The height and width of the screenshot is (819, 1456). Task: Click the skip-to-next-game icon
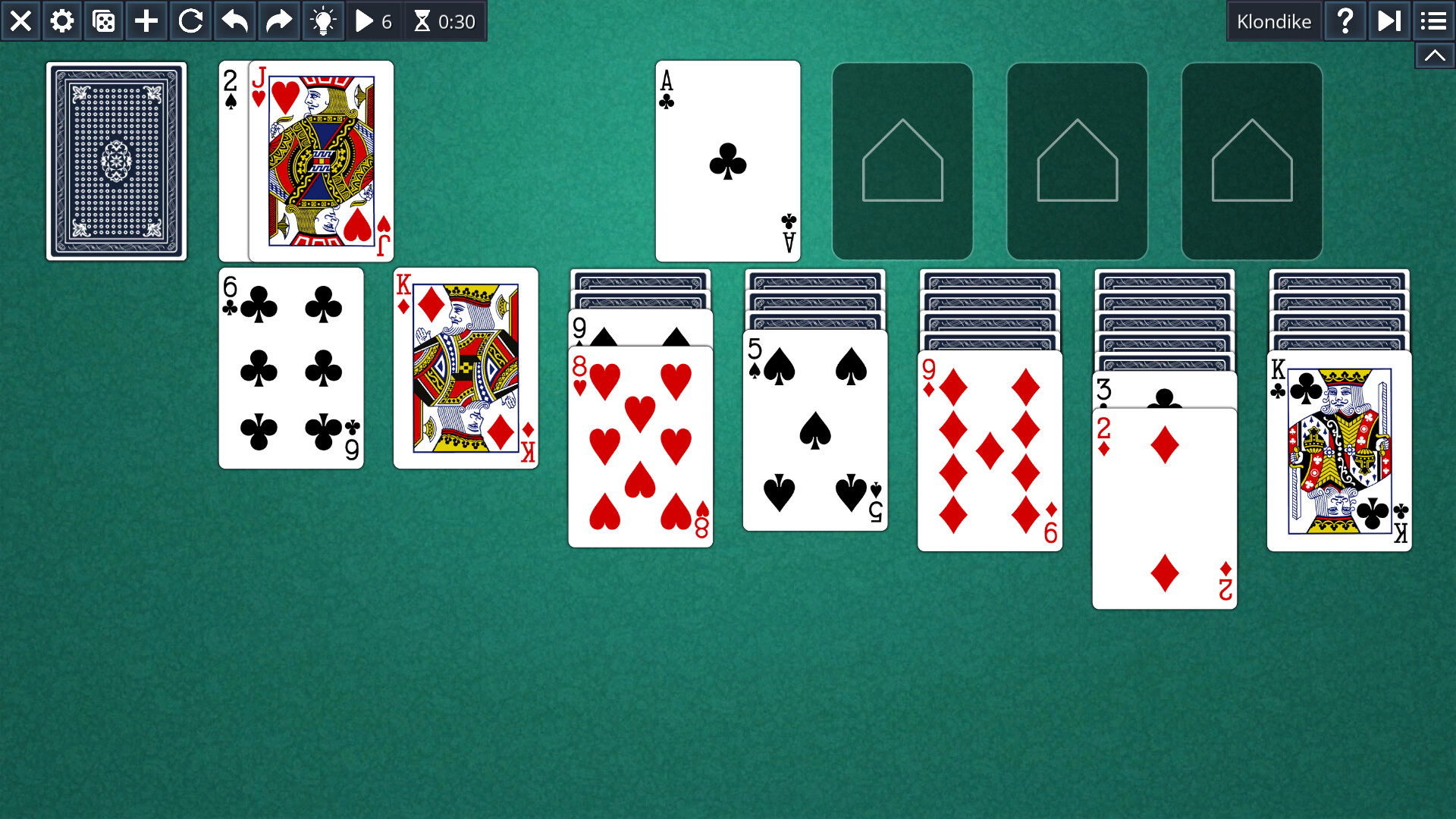(x=1389, y=20)
